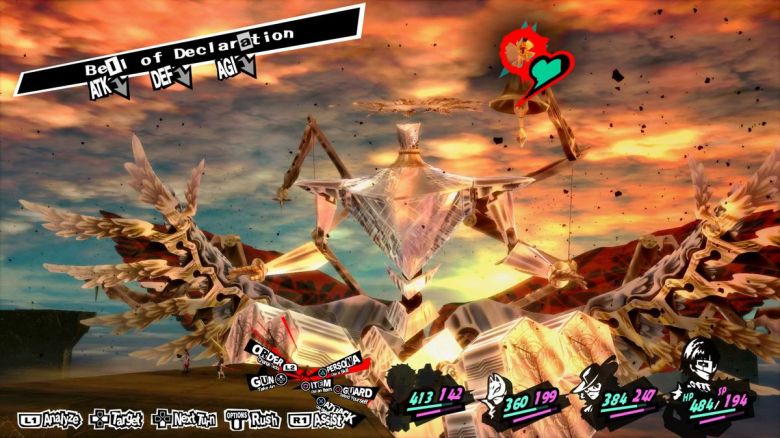The height and width of the screenshot is (438, 780).
Task: Choose the Gun command
Action: tap(263, 381)
